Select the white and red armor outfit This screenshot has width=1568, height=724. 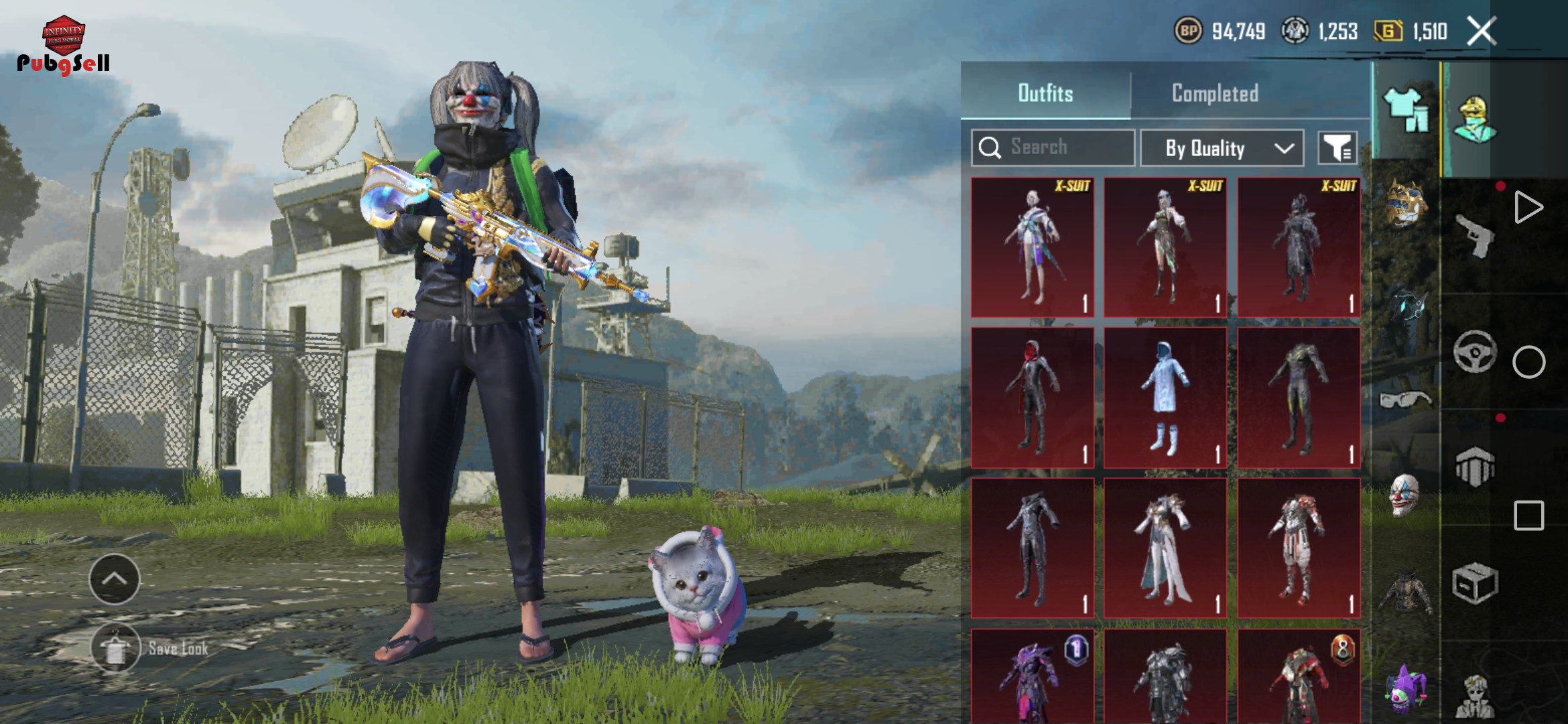[1299, 548]
